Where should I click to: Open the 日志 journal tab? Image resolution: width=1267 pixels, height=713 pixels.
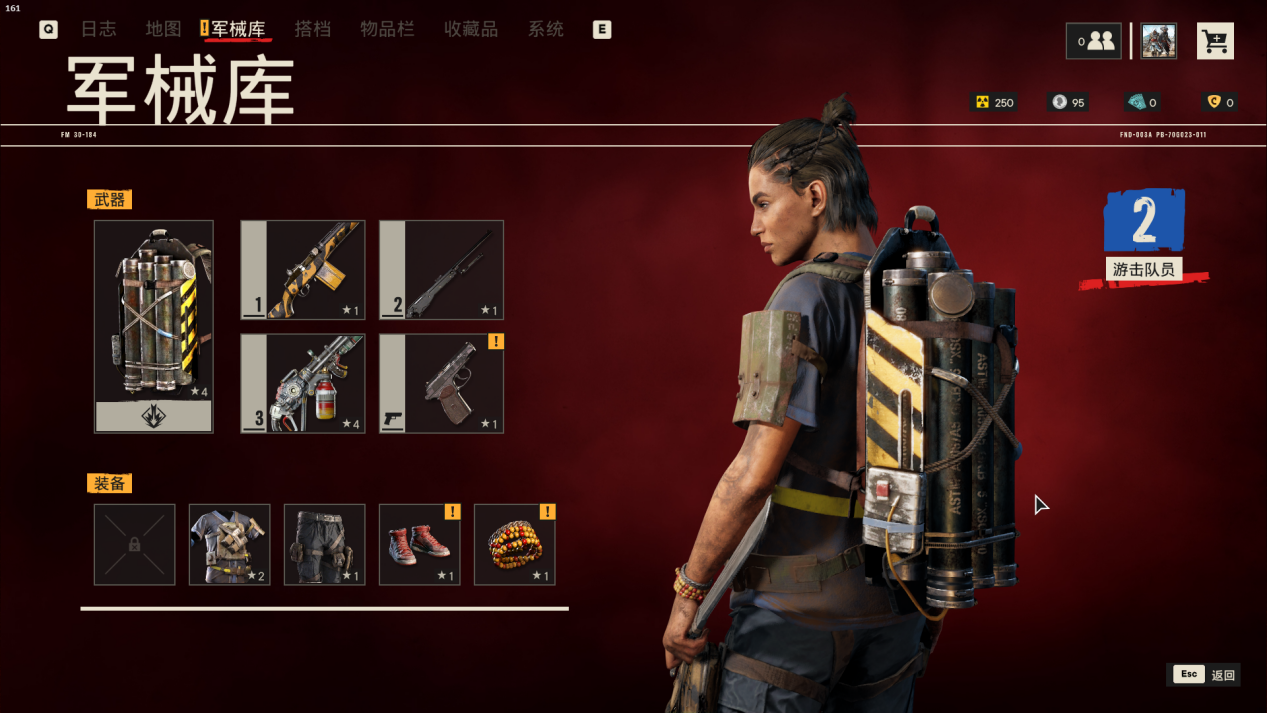coord(98,29)
